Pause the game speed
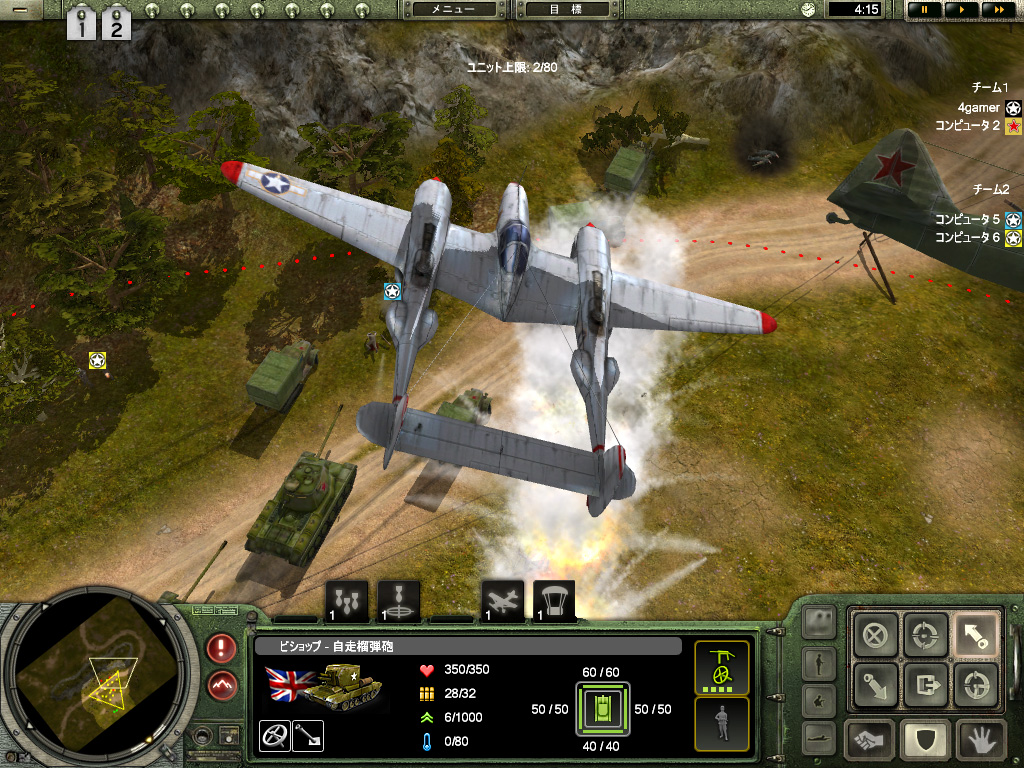The height and width of the screenshot is (768, 1024). pyautogui.click(x=924, y=9)
